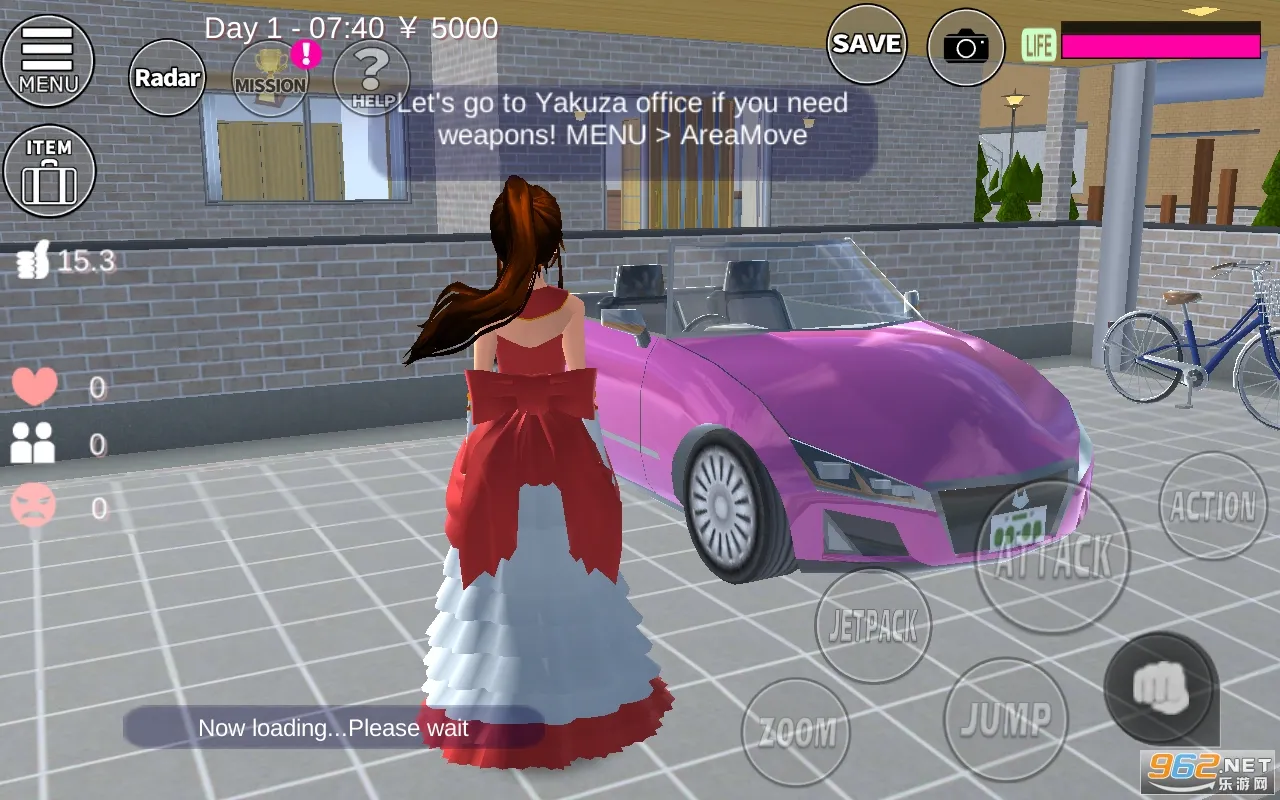Tap the ZOOM button
Image resolution: width=1280 pixels, height=800 pixels.
click(796, 732)
